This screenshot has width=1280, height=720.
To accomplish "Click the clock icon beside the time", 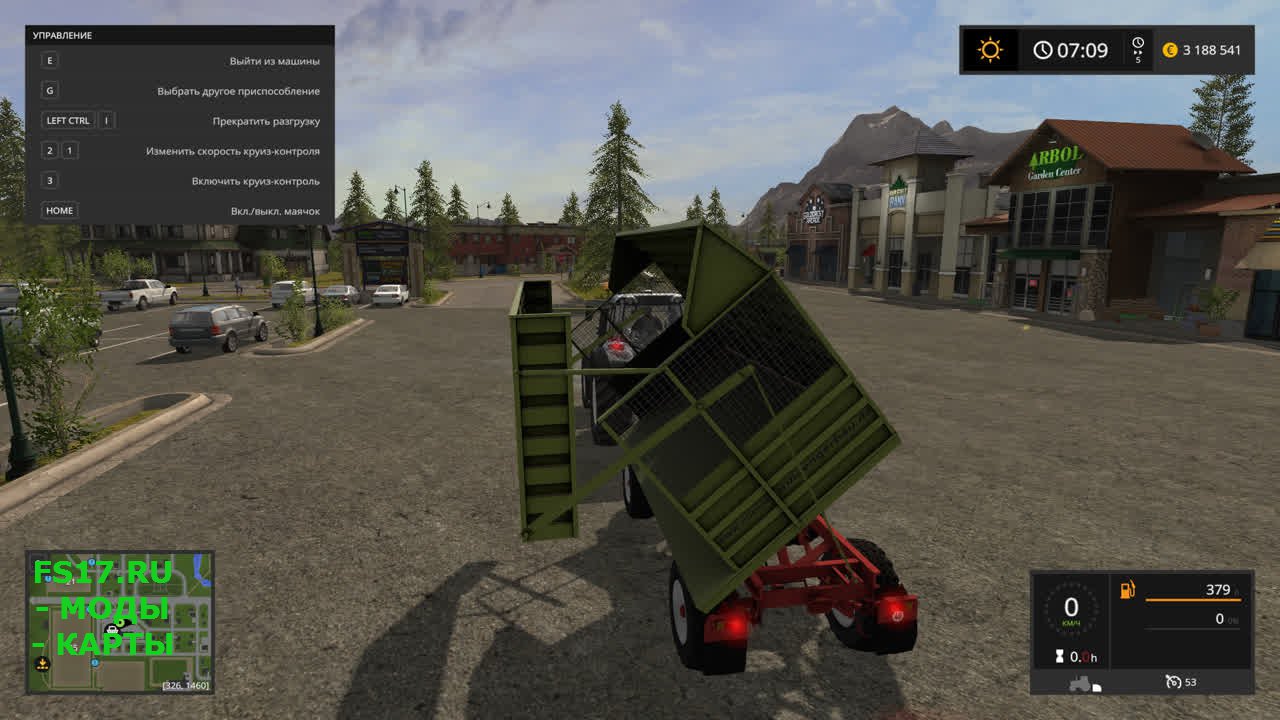I will point(1043,50).
